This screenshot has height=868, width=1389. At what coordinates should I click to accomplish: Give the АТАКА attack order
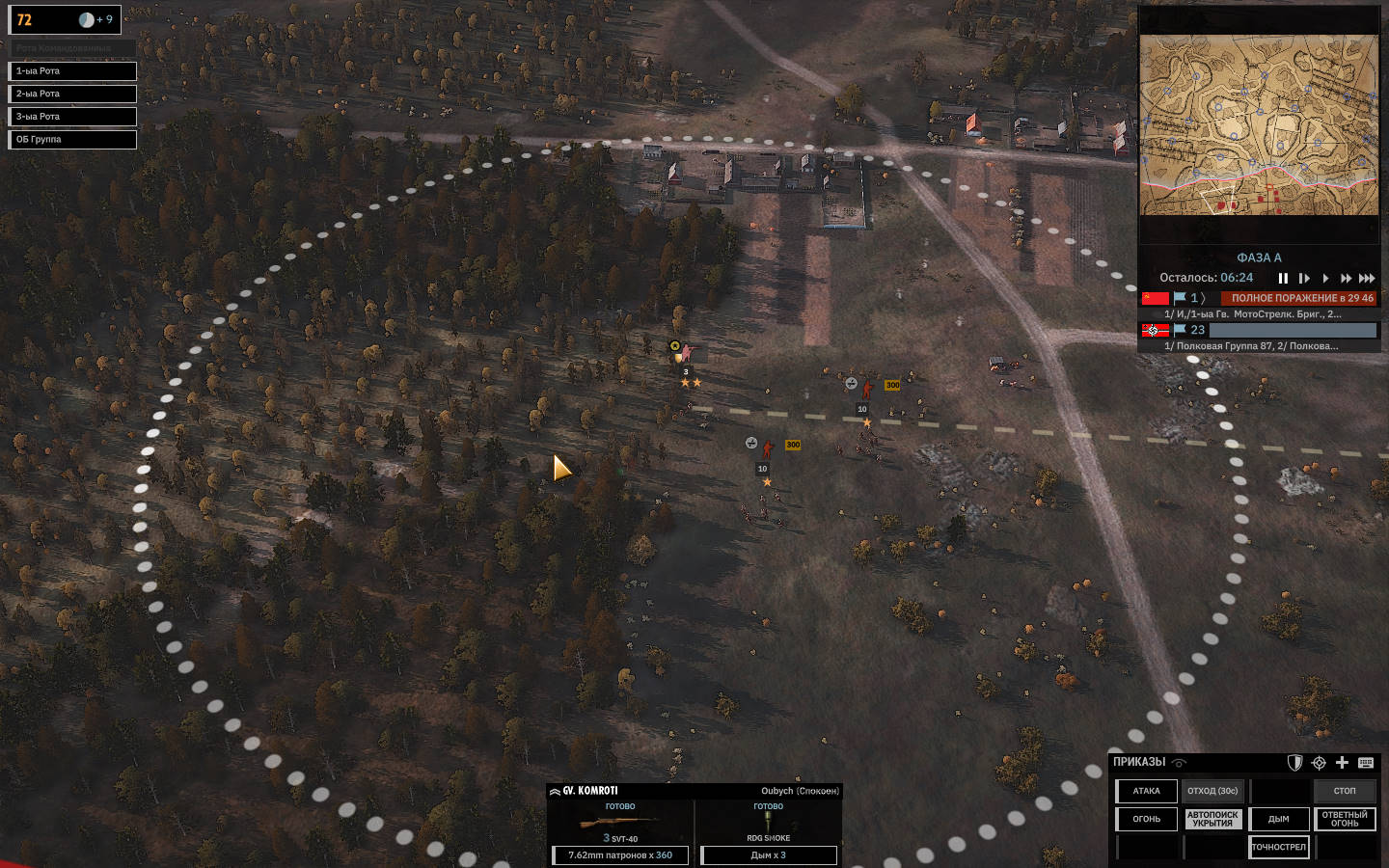[x=1147, y=791]
